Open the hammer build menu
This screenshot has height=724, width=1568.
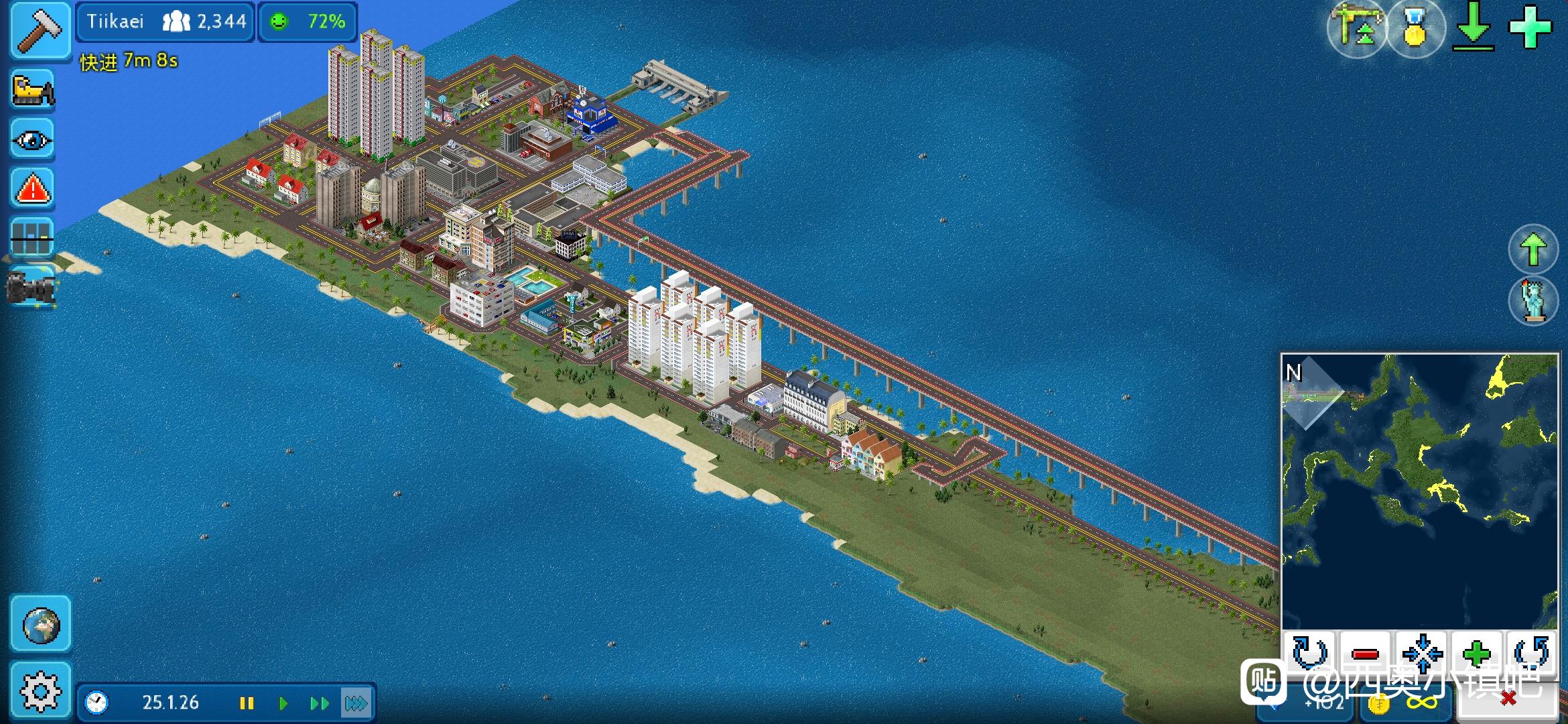click(40, 30)
